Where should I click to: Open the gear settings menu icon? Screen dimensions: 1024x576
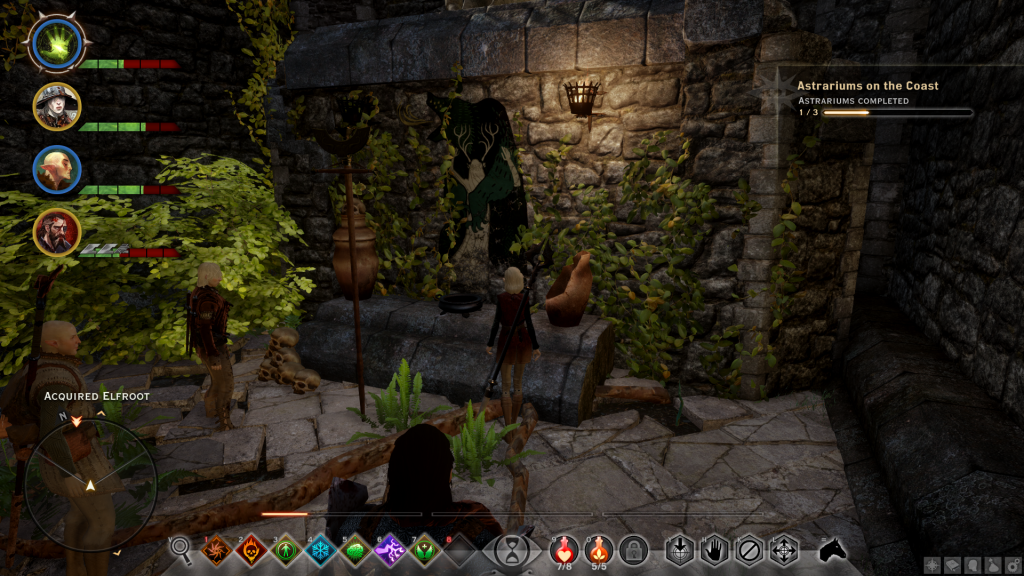pyautogui.click(x=1013, y=564)
